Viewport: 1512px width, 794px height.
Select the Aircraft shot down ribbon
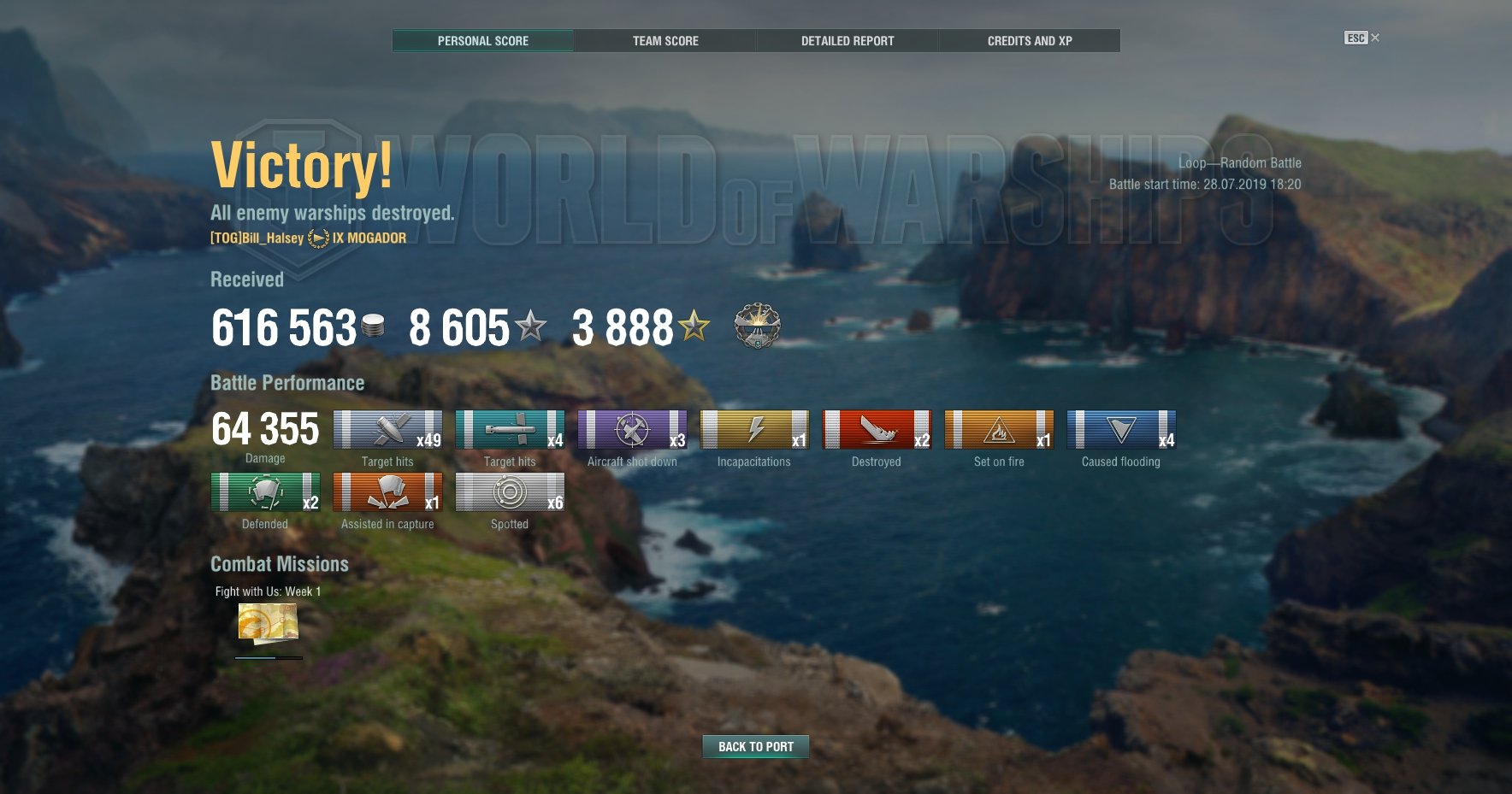click(x=632, y=430)
